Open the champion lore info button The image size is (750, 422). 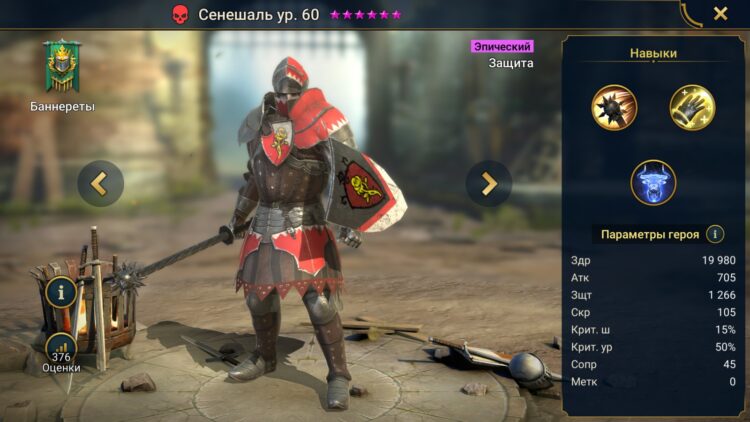tap(61, 293)
